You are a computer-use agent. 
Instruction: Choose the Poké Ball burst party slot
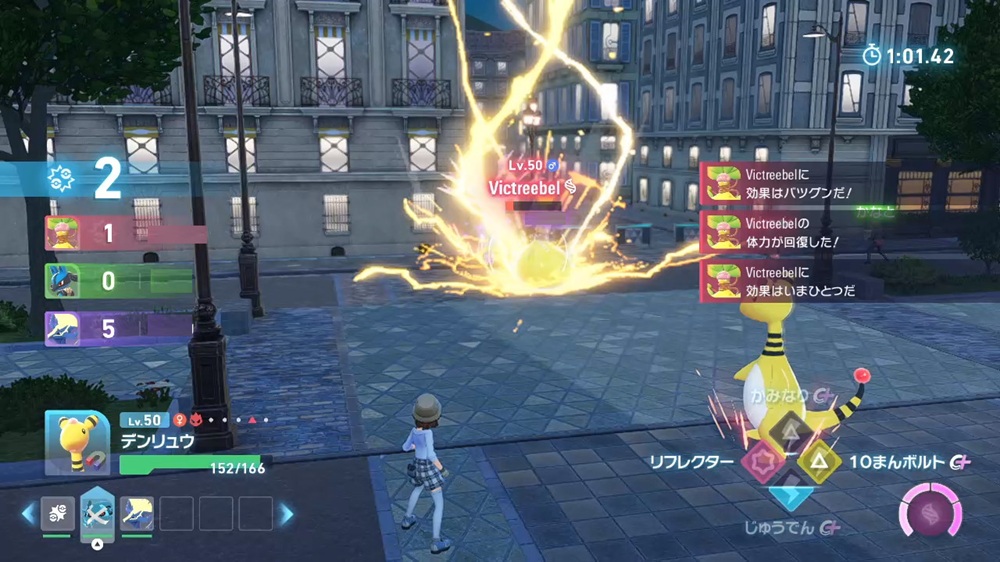57,514
